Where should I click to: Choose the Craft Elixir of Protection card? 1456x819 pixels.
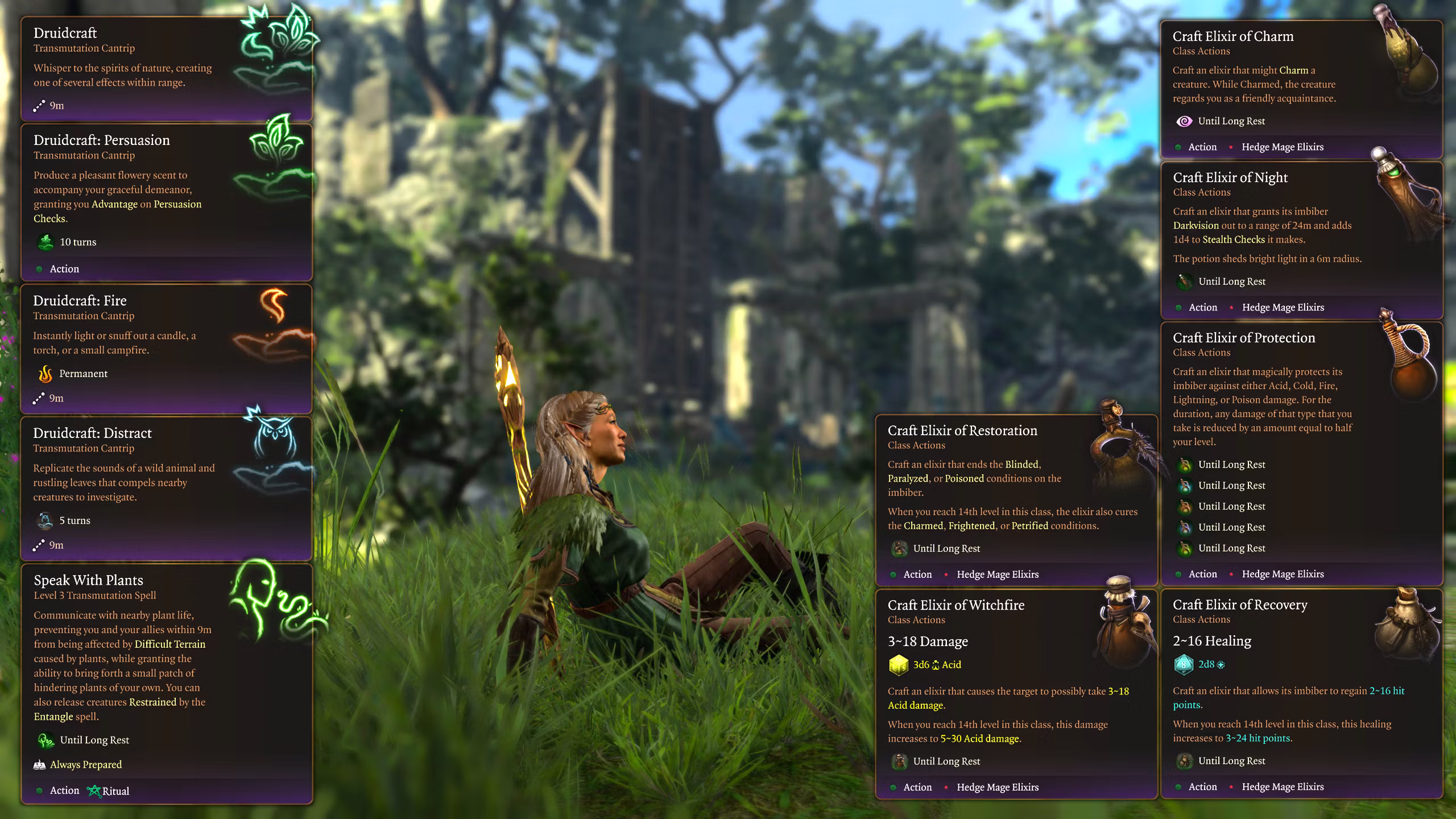click(1301, 453)
